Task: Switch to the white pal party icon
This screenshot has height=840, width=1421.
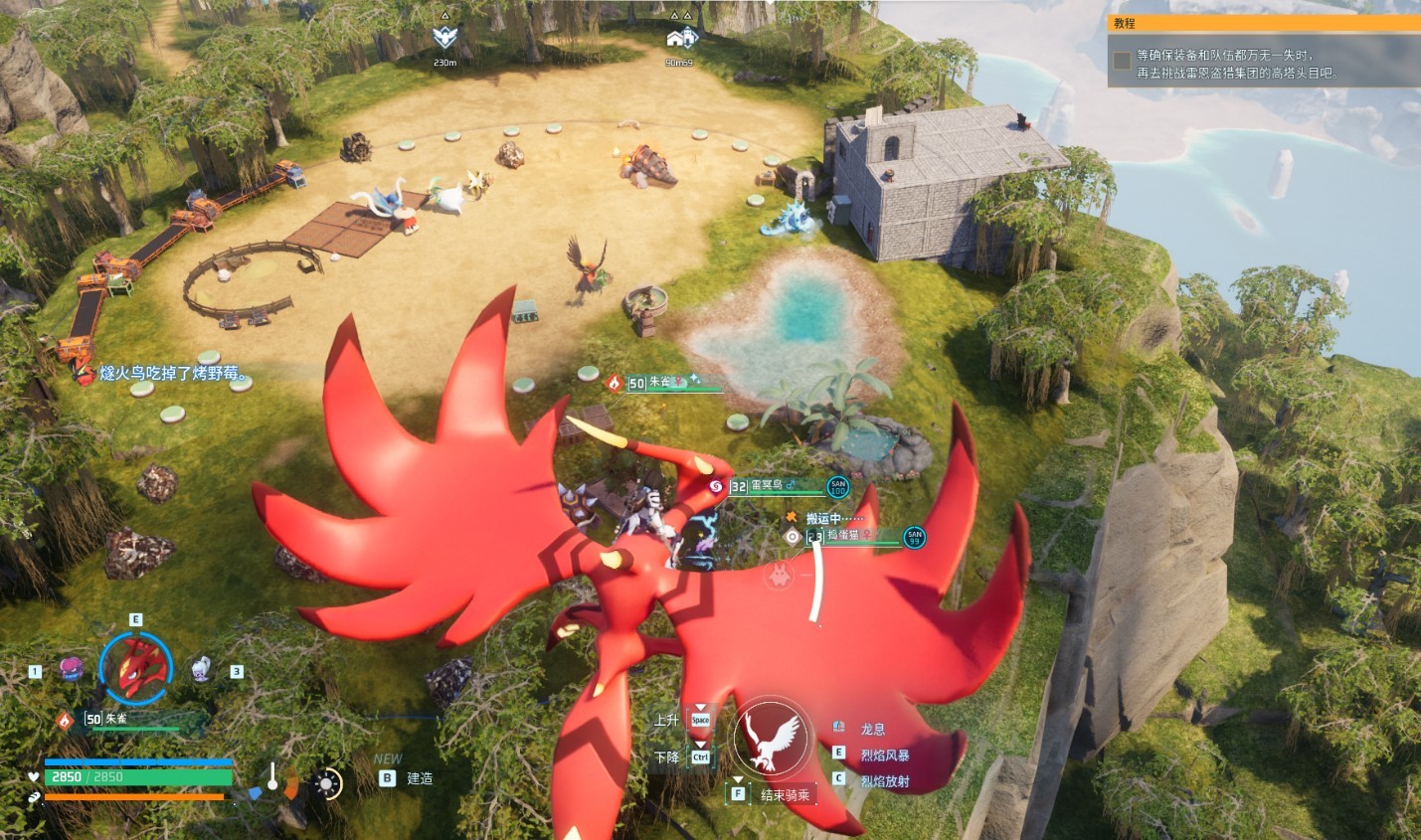Action: 201,668
